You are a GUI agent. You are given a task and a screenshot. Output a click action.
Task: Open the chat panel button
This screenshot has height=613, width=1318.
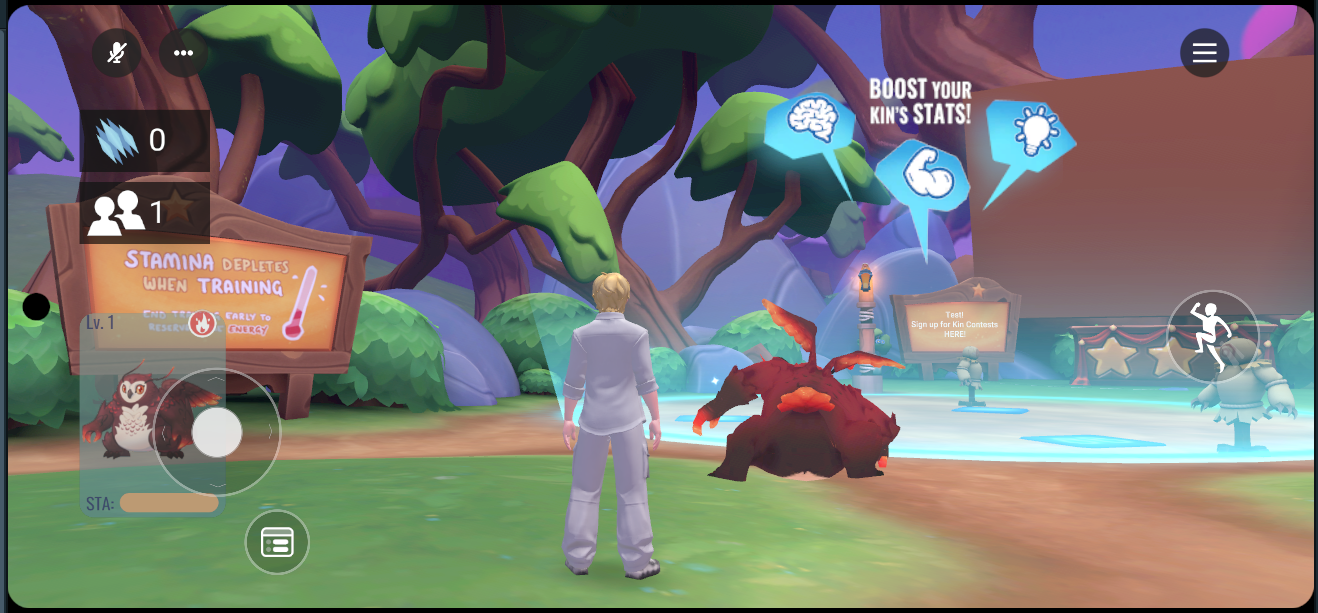click(277, 542)
